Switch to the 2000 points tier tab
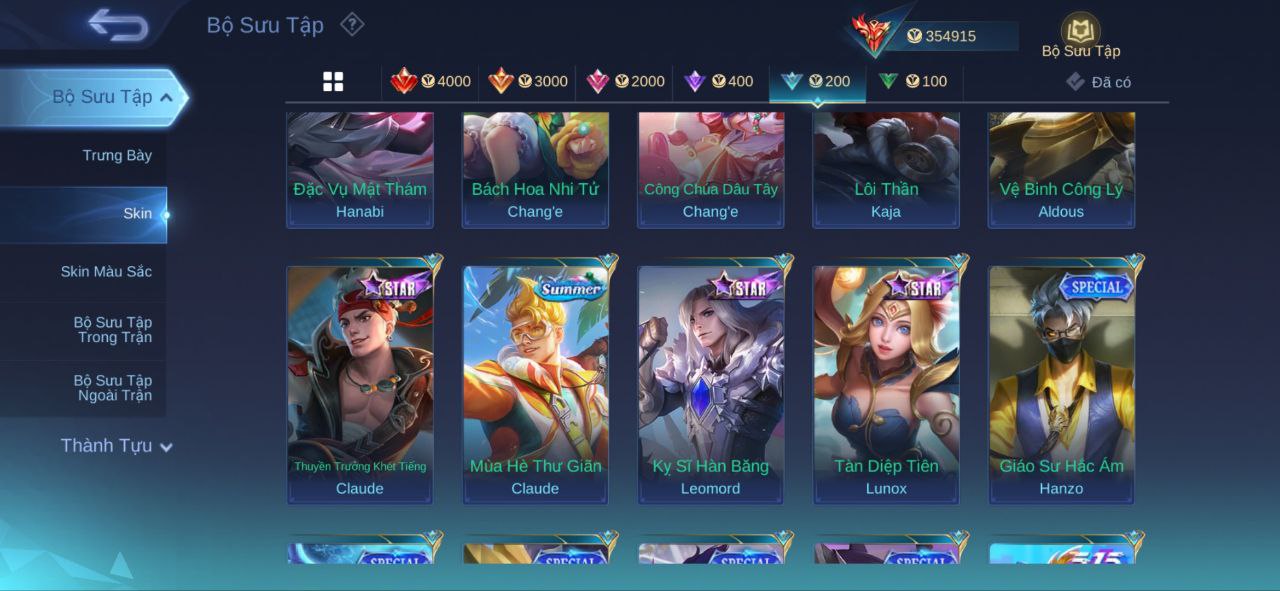This screenshot has width=1280, height=591. tap(625, 82)
